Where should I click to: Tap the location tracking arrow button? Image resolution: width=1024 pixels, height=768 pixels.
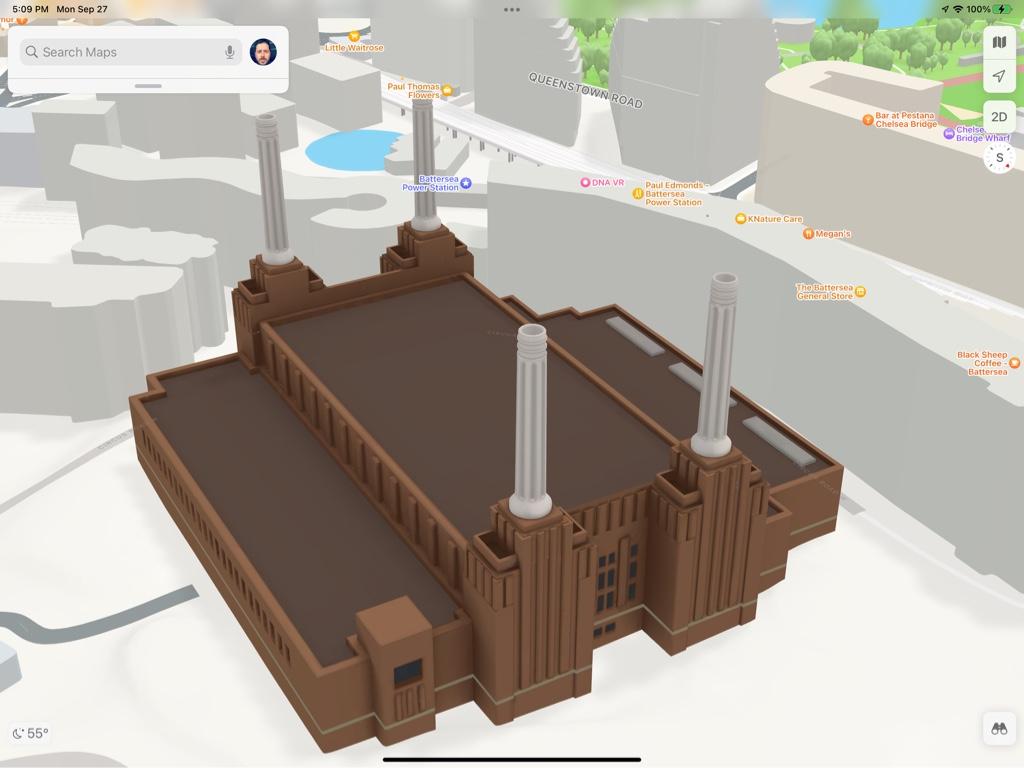(999, 76)
